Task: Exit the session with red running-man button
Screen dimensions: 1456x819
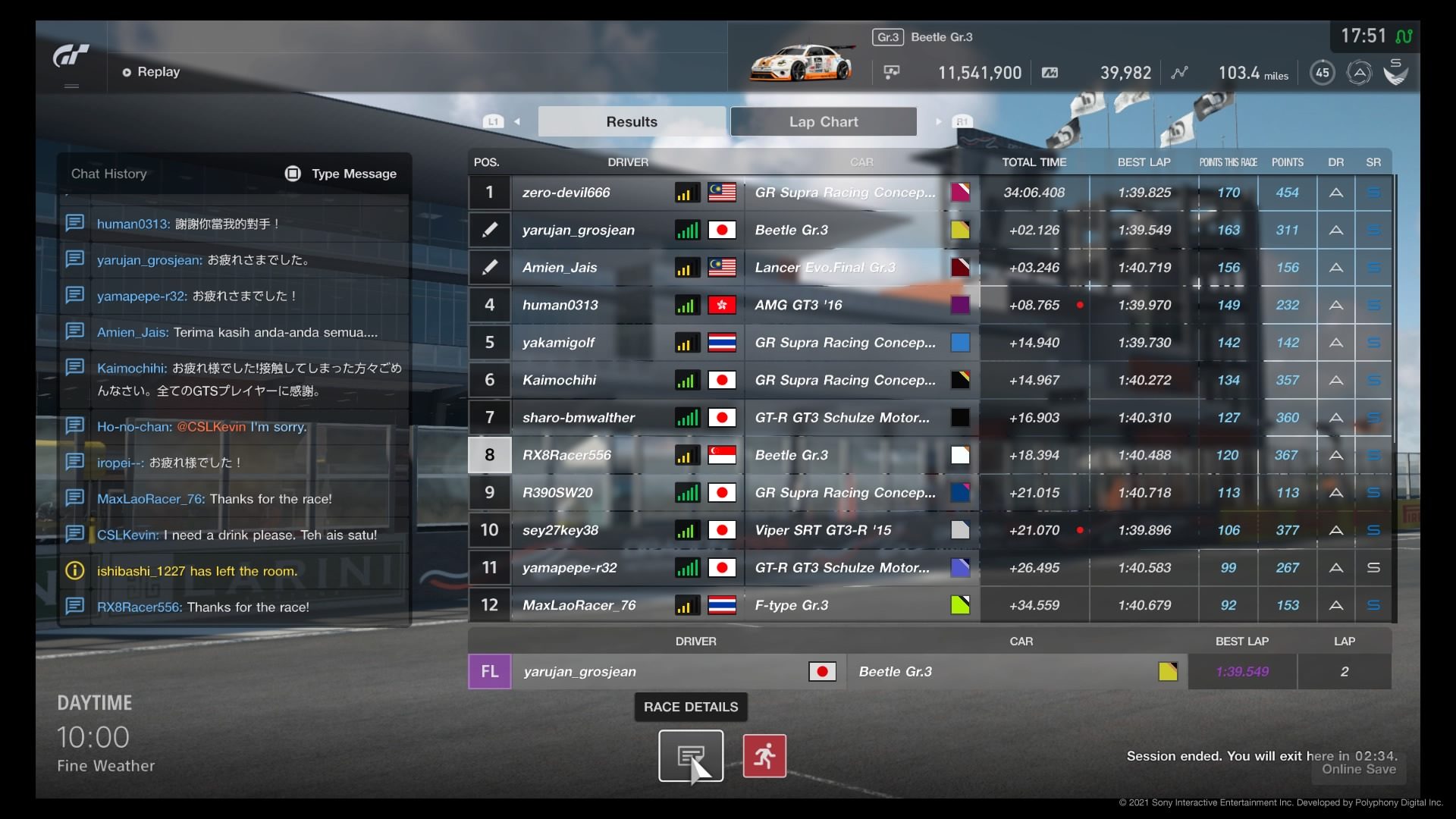Action: (x=764, y=755)
